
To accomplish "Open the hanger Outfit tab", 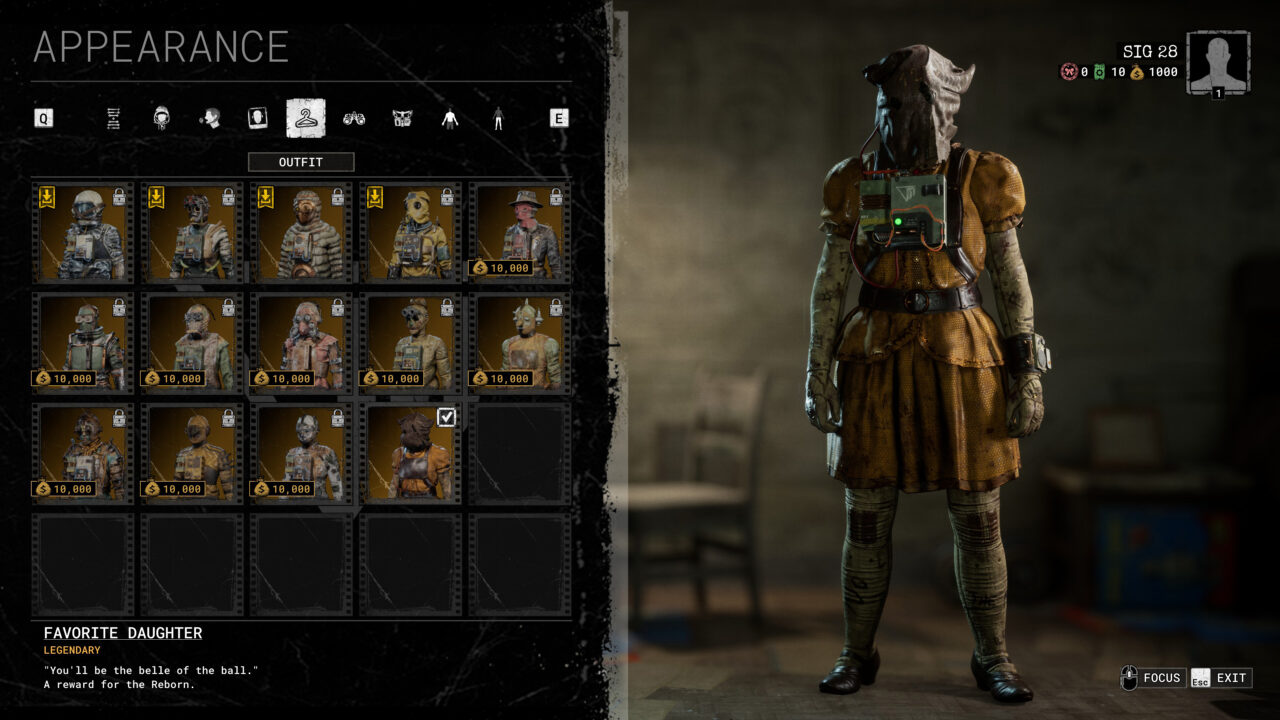I will coord(305,119).
